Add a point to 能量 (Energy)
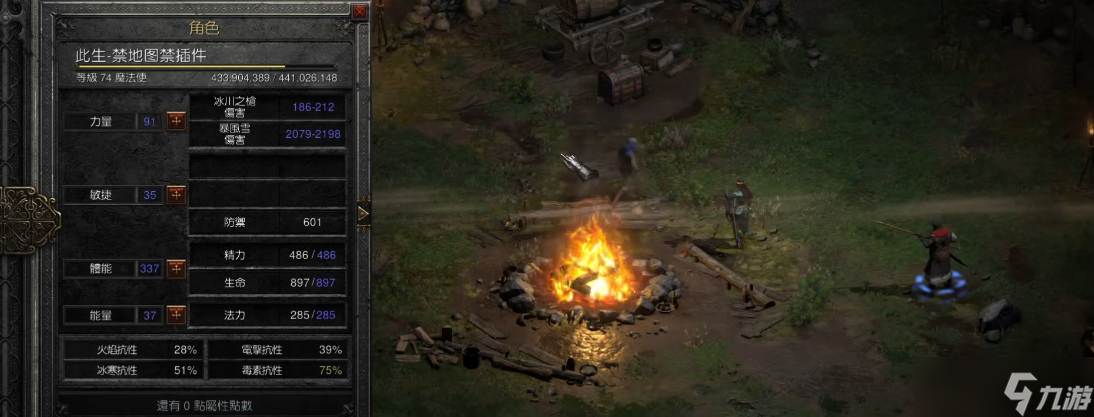The width and height of the screenshot is (1094, 417). pyautogui.click(x=176, y=315)
